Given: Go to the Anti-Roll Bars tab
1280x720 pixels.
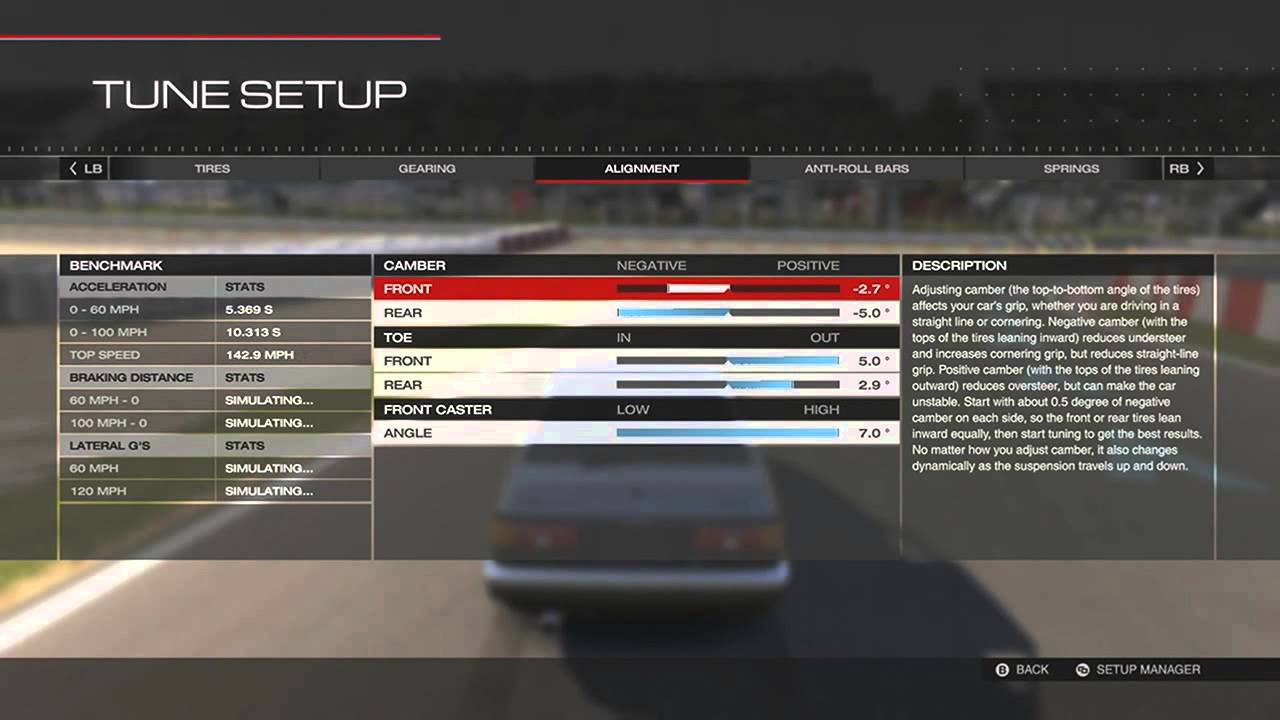Looking at the screenshot, I should (x=857, y=169).
